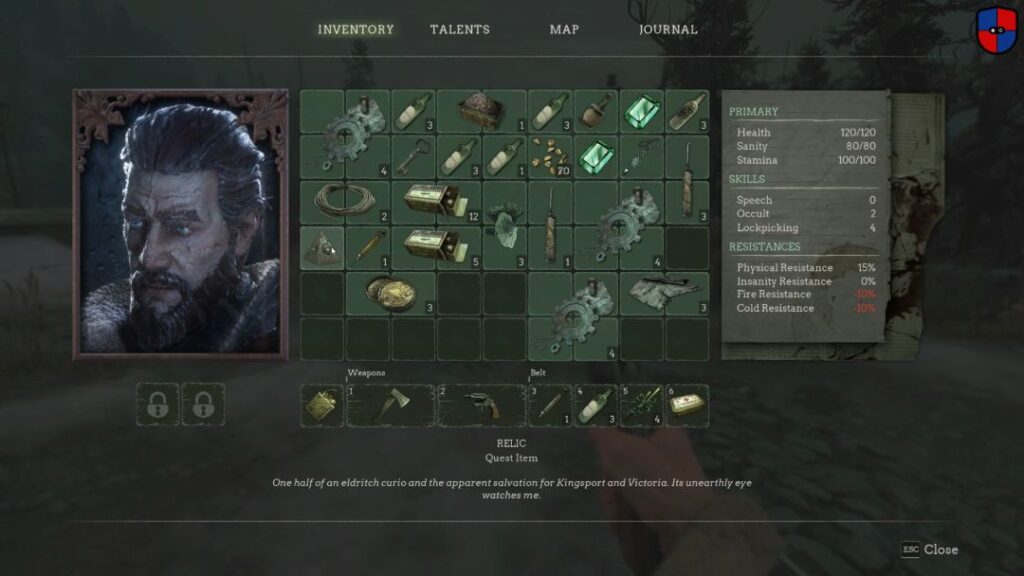This screenshot has height=576, width=1024.
Task: Click the first aid kit belt slot
Action: 687,405
